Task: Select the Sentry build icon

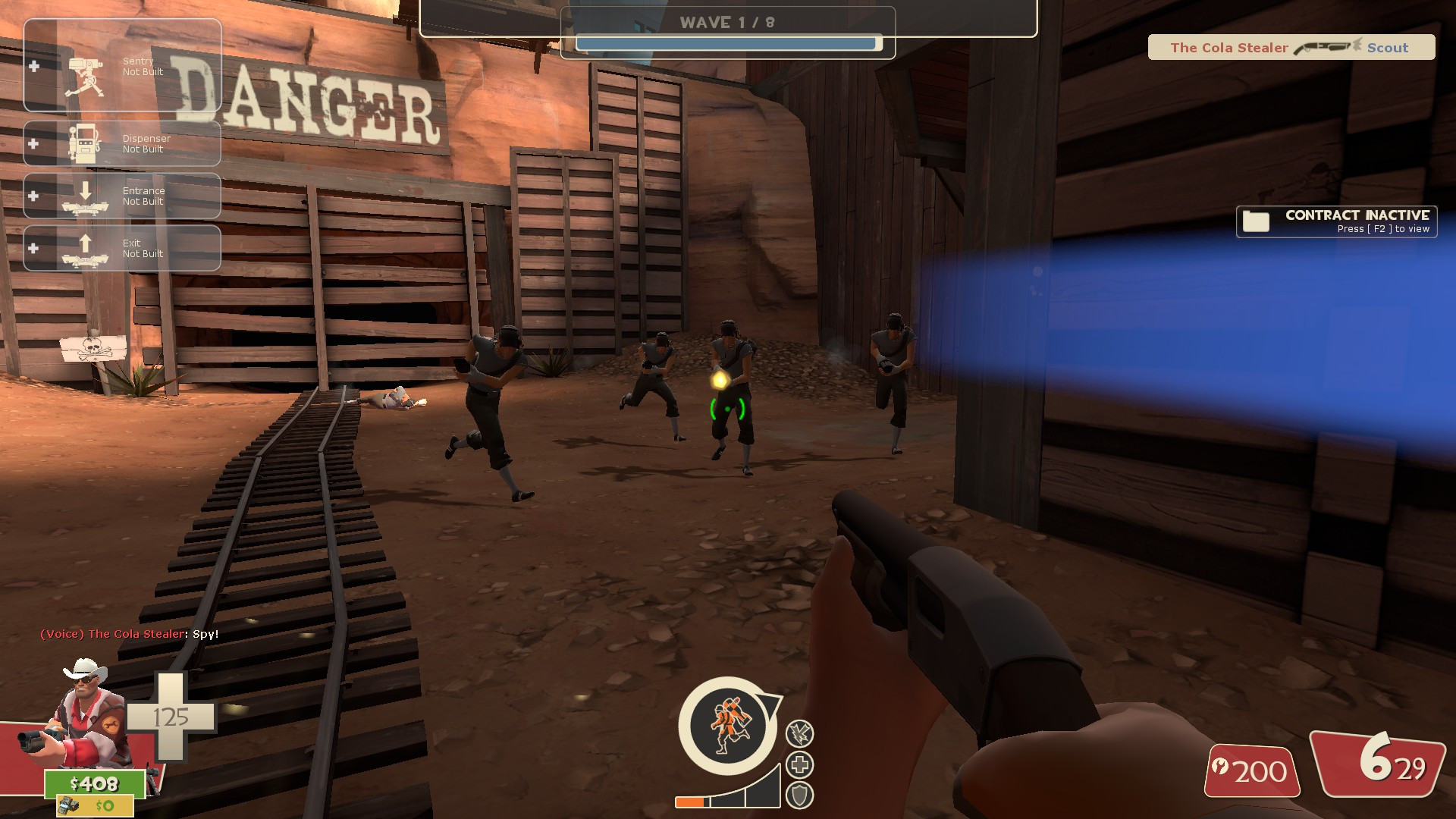Action: point(86,67)
